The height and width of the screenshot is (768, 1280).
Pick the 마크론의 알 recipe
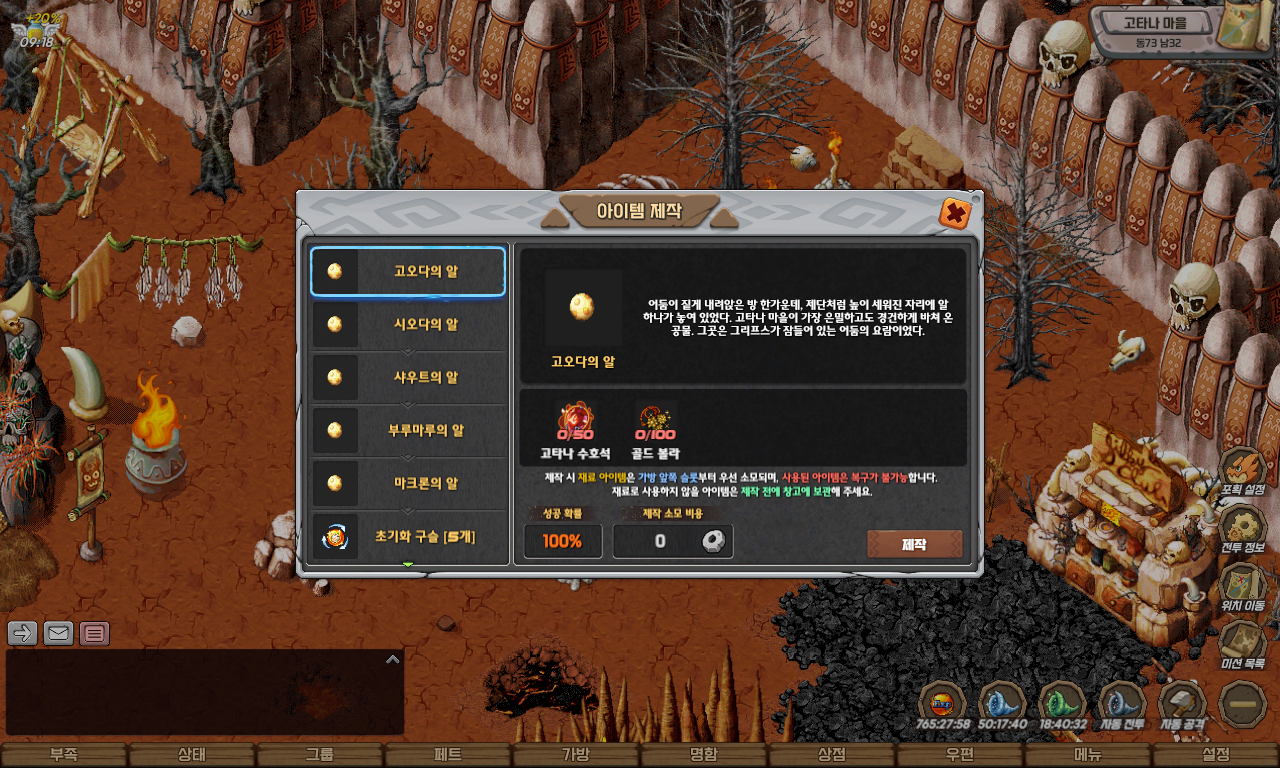click(408, 483)
